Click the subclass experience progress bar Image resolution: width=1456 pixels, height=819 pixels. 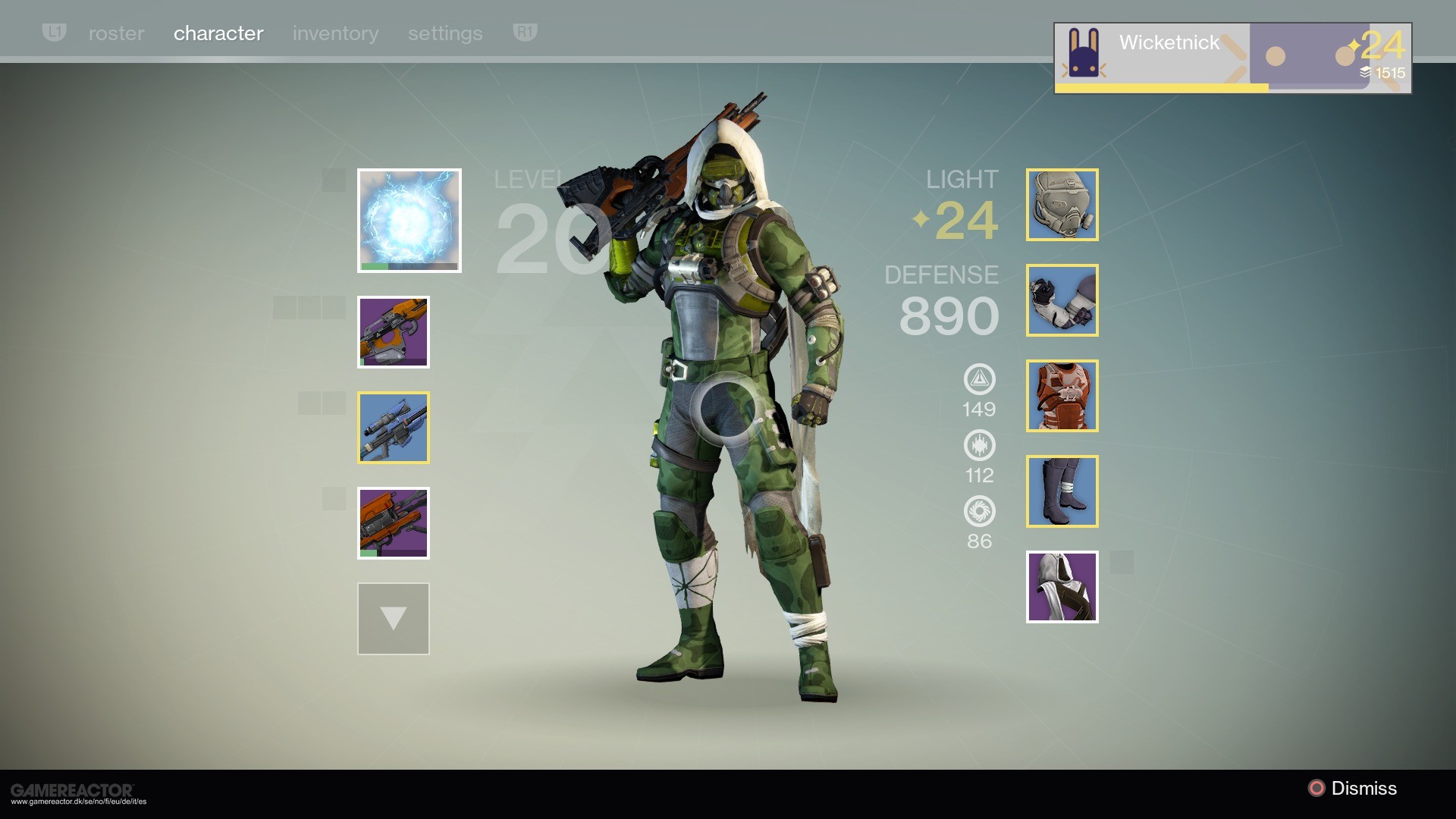(x=409, y=266)
